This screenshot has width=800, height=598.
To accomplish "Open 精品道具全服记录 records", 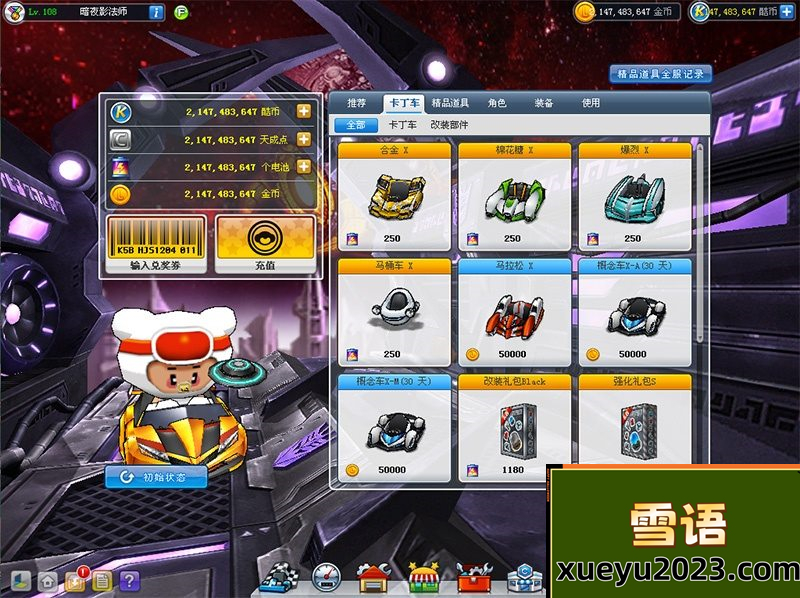I will 660,74.
